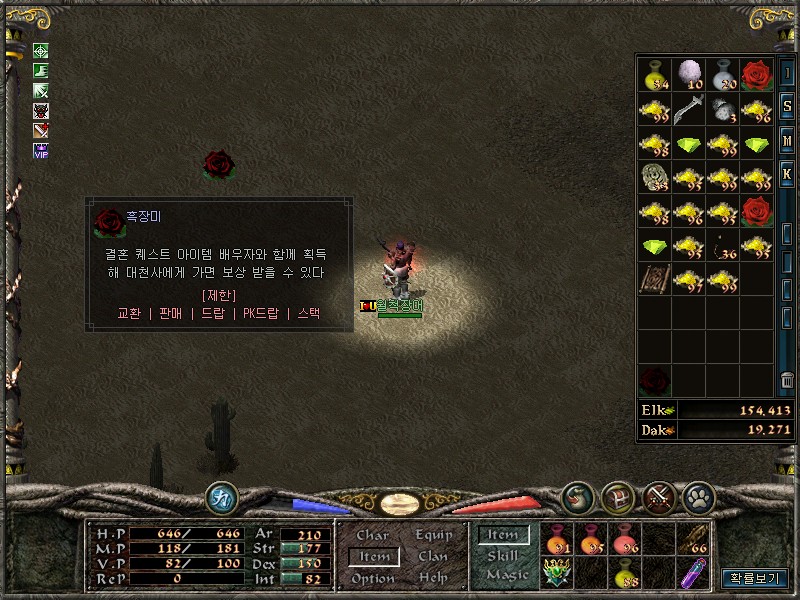Open the Char panel
The width and height of the screenshot is (800, 600).
click(372, 536)
